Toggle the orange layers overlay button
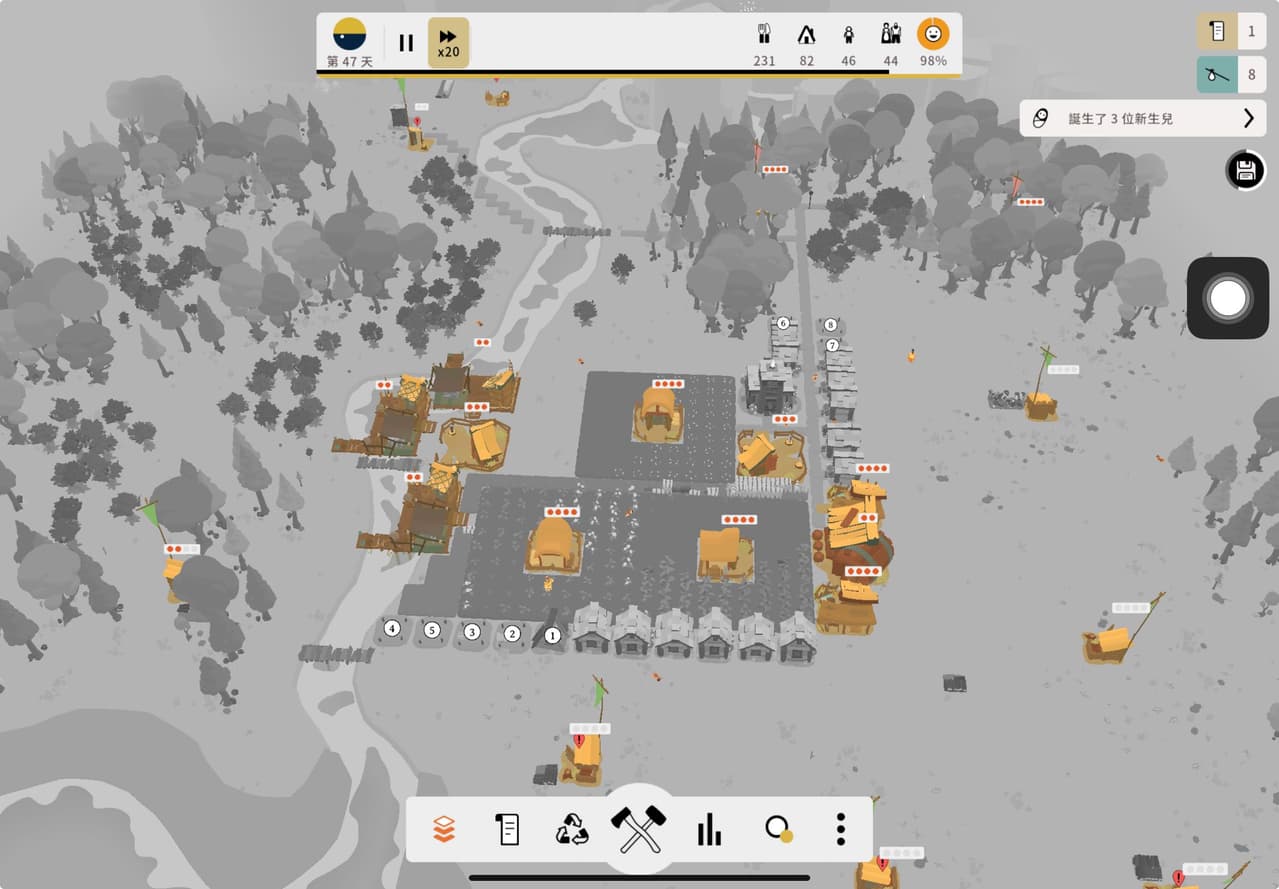 click(x=444, y=829)
